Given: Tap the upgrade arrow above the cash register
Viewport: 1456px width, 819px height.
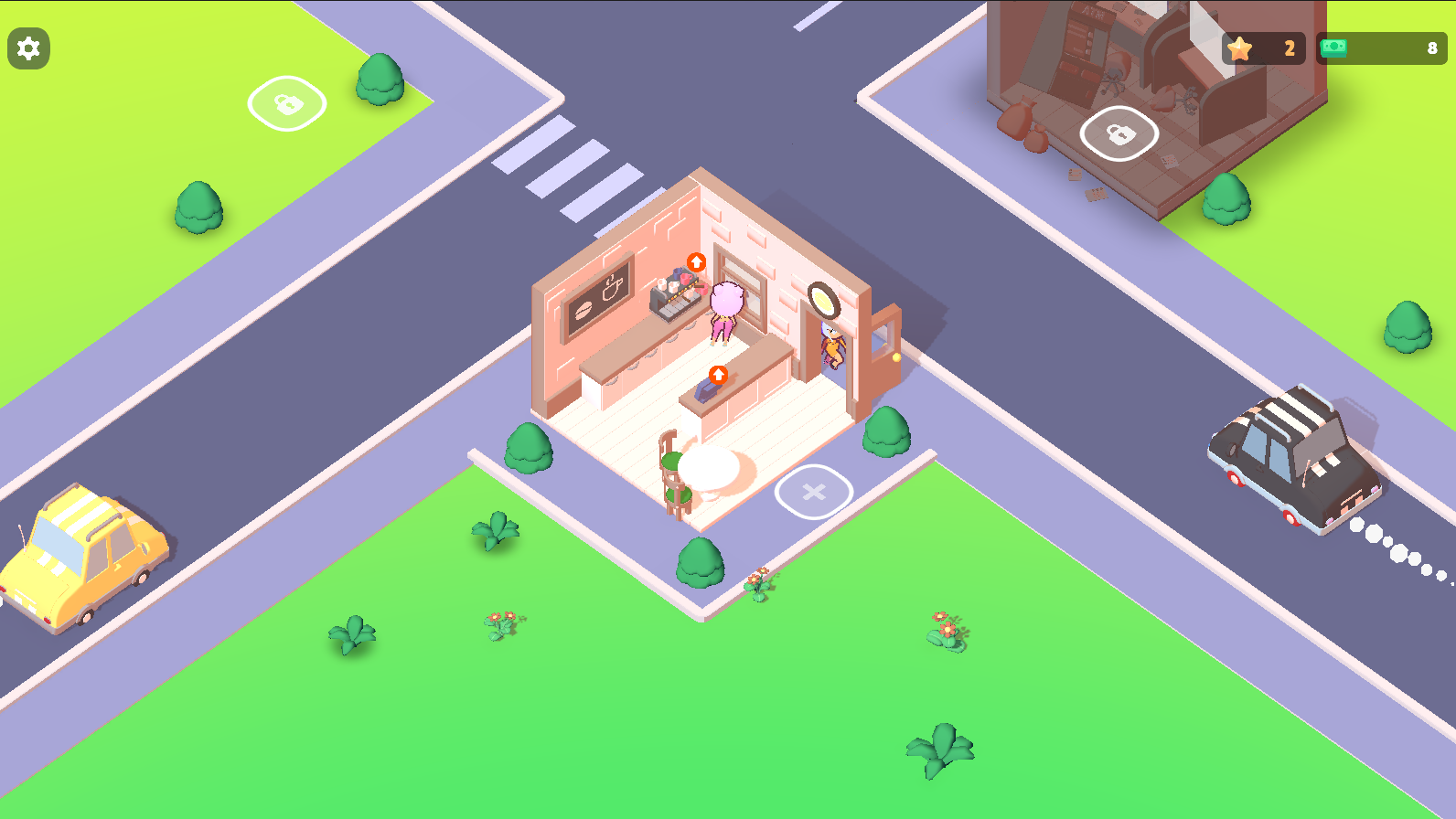Looking at the screenshot, I should (x=719, y=375).
